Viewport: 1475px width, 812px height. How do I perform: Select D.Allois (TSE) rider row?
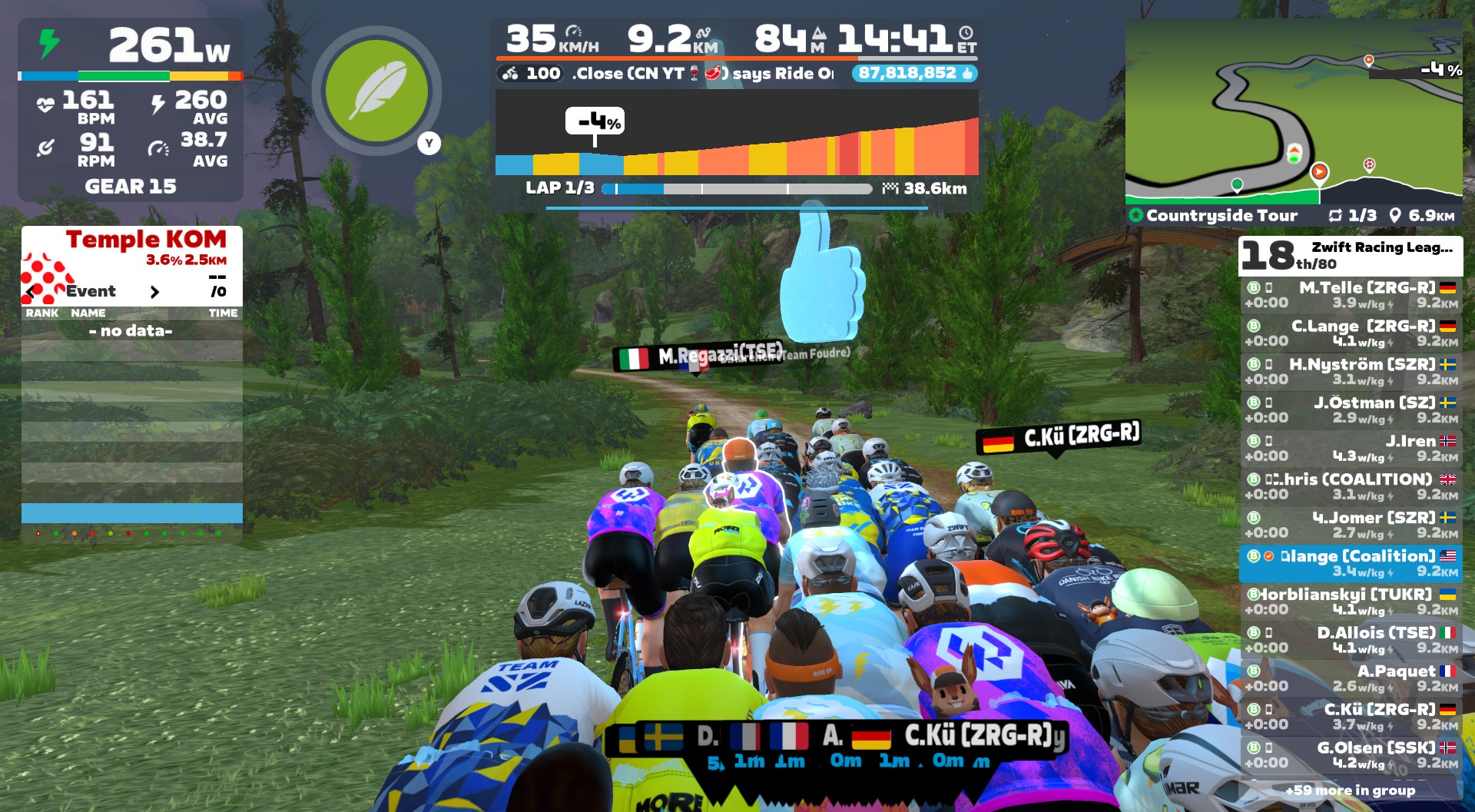[1351, 640]
